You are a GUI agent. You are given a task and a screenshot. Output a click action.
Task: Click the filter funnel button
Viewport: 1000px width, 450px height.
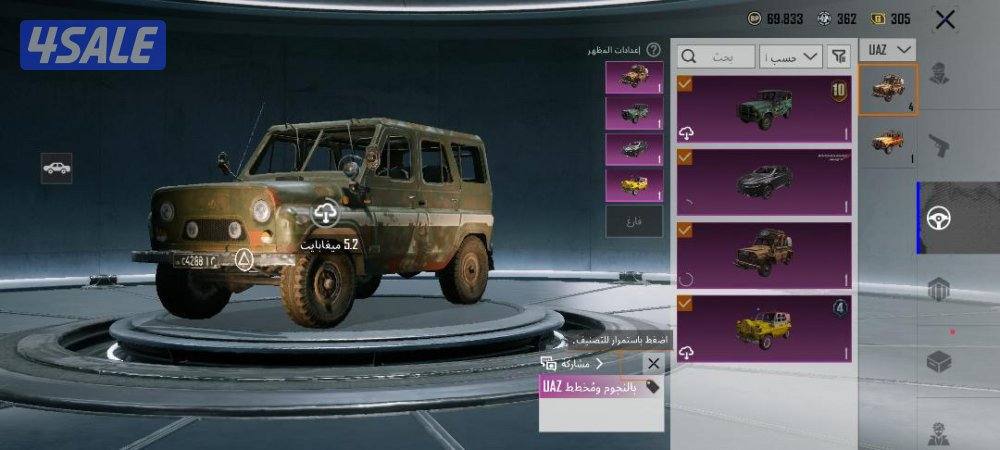(839, 57)
